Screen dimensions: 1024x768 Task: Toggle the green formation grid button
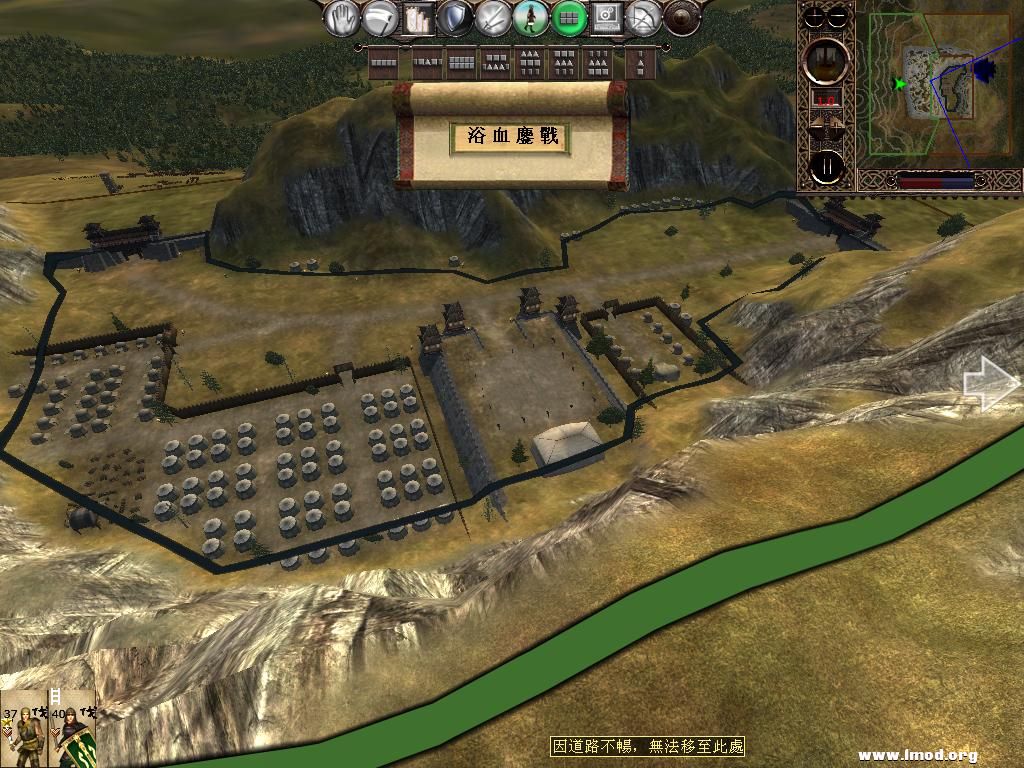(569, 18)
